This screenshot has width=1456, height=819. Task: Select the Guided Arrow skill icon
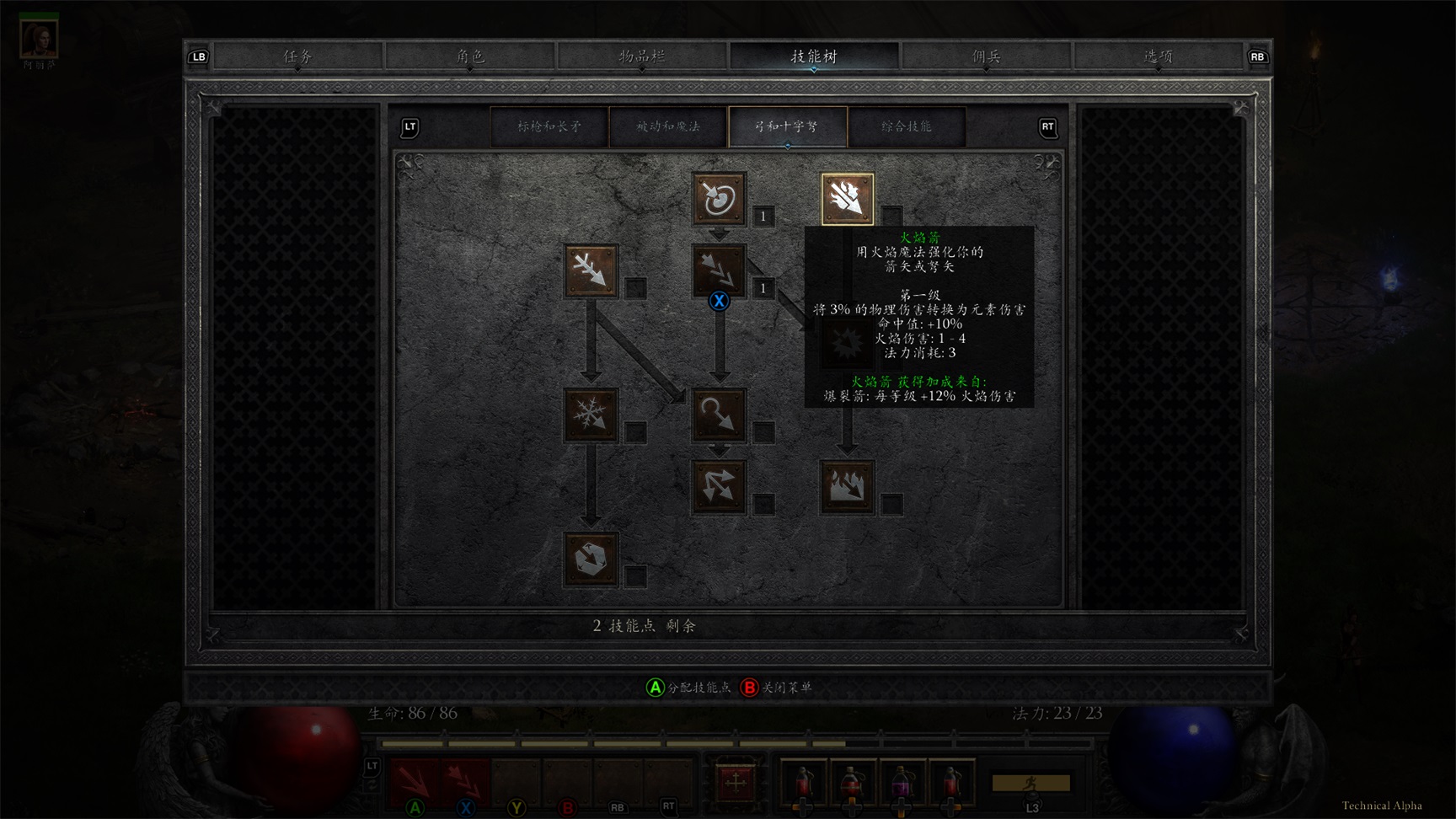(x=718, y=415)
